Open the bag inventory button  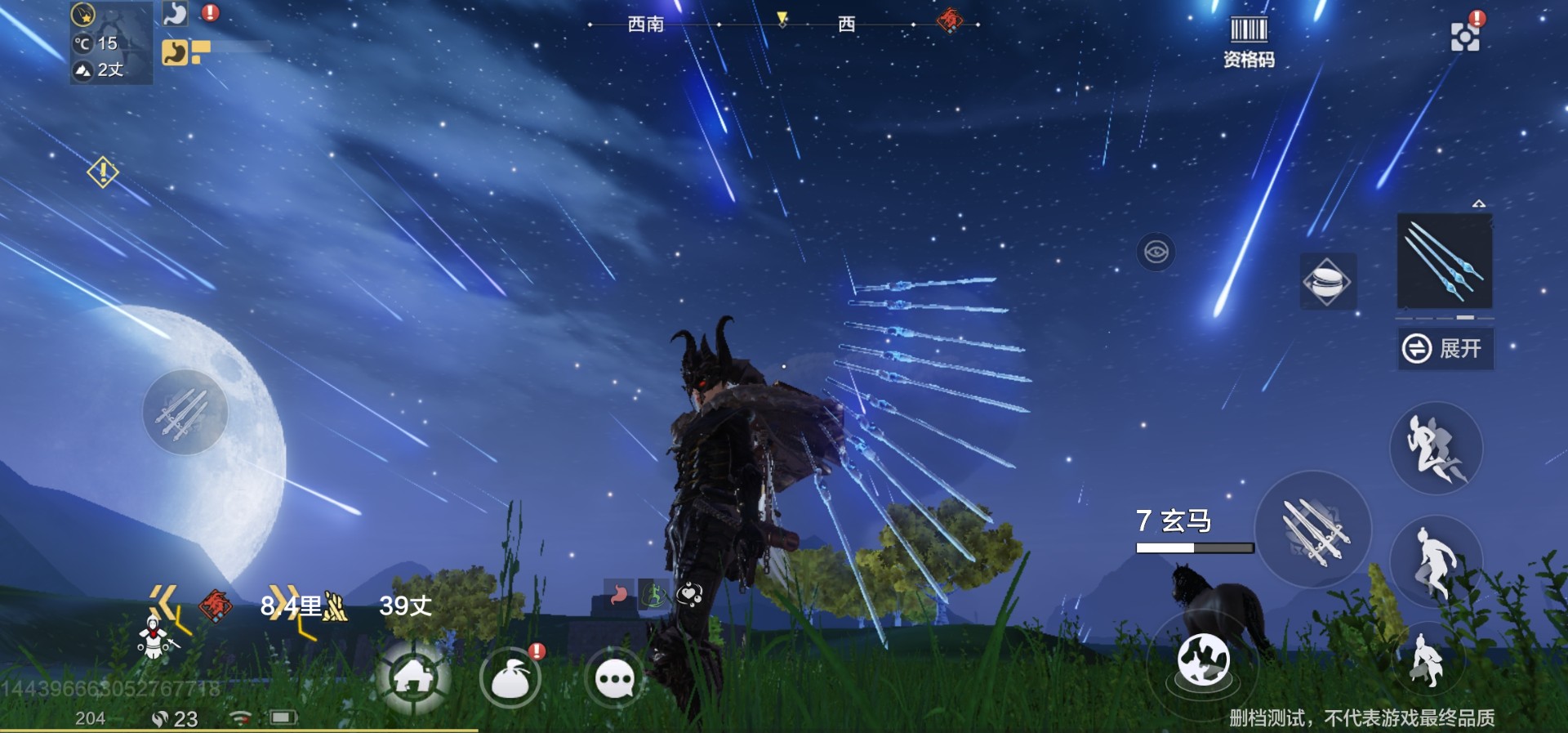click(x=510, y=679)
